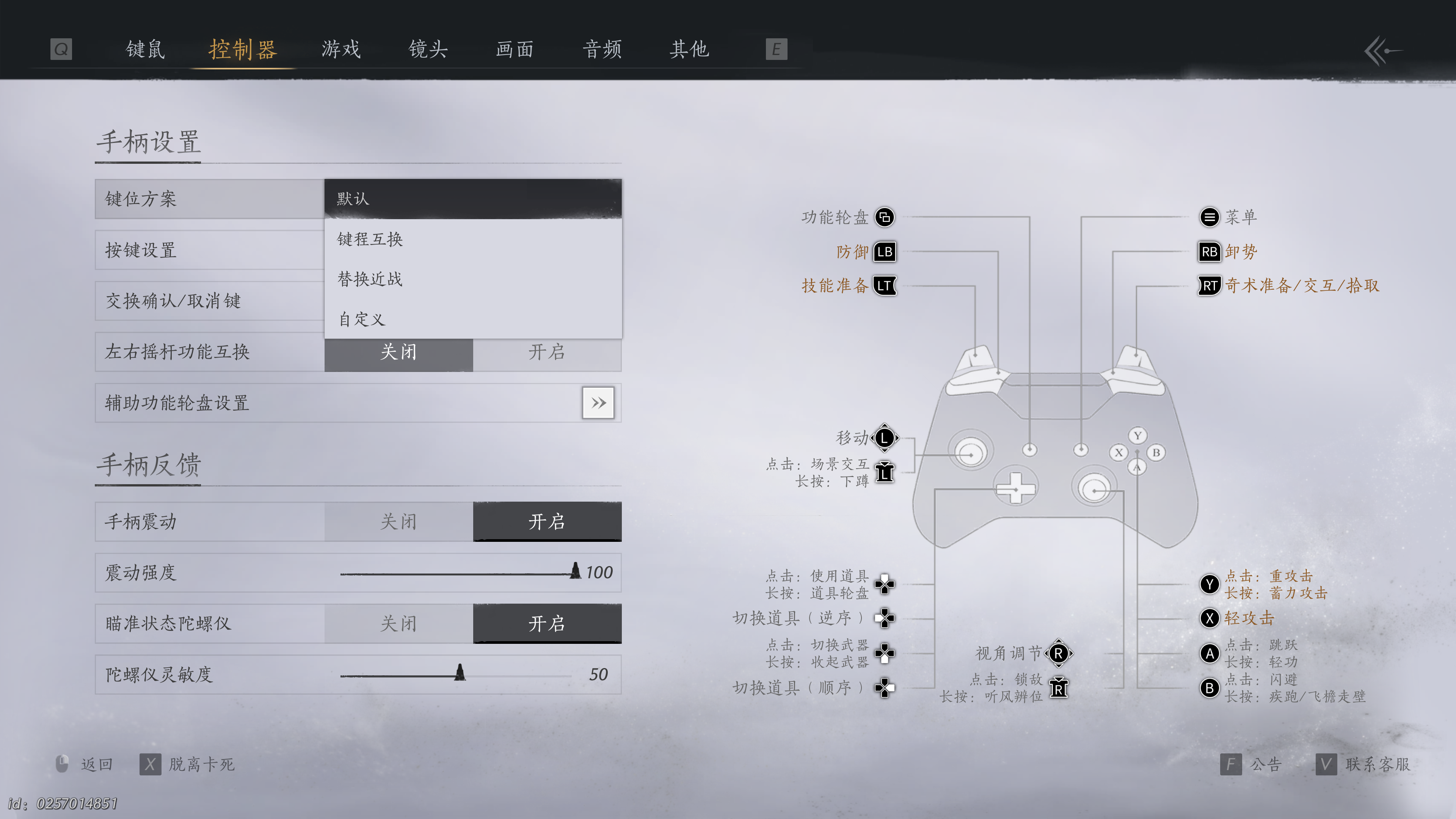
Task: Turn off 瞄准状态陀螺仪
Action: [399, 623]
